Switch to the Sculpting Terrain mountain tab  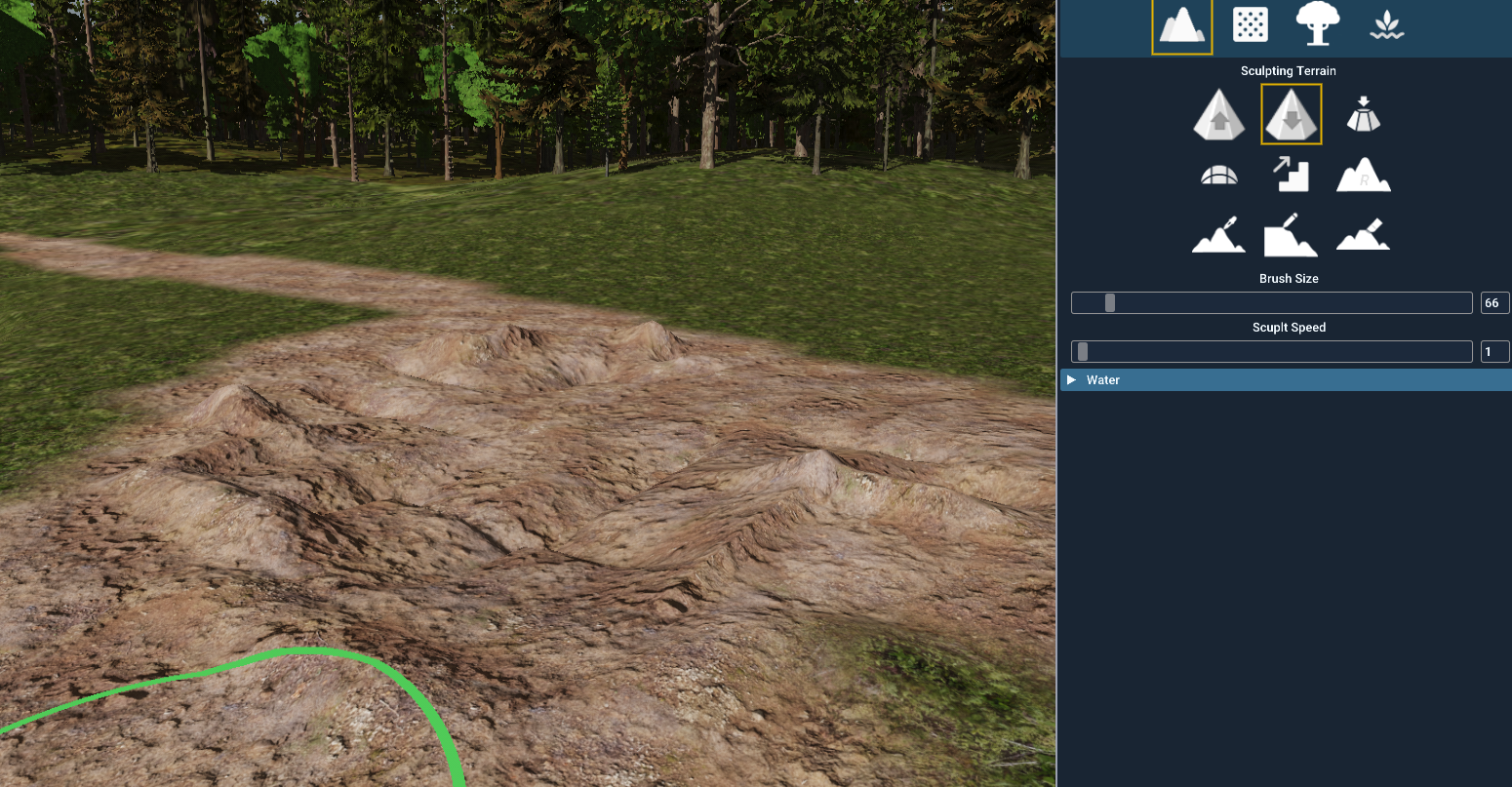coord(1181,24)
